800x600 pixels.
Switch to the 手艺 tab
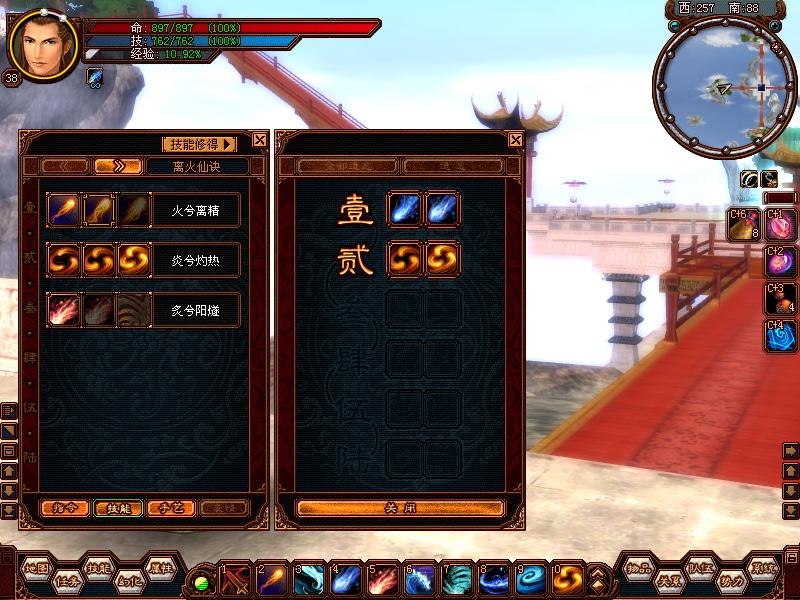170,508
